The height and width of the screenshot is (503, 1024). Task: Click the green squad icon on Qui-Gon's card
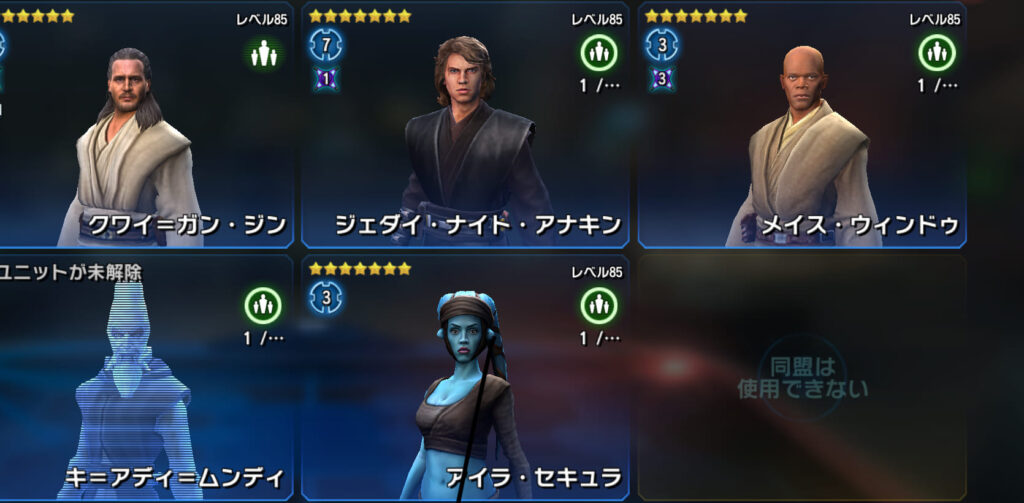click(263, 52)
